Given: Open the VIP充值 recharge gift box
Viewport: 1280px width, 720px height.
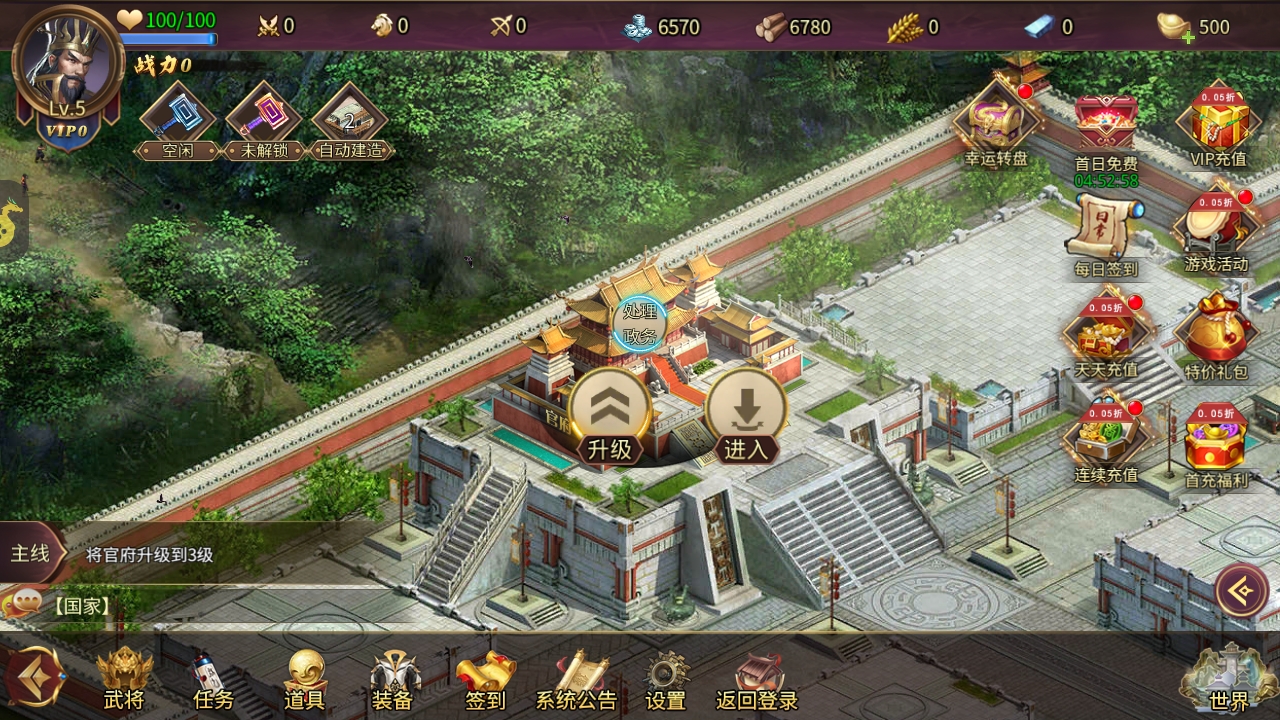Looking at the screenshot, I should point(1218,125).
